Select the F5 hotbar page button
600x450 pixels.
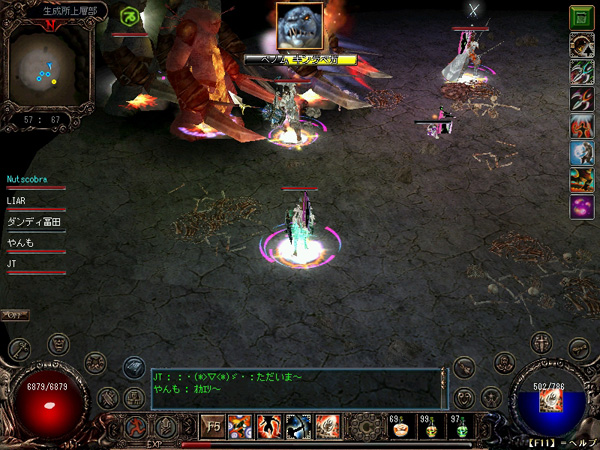point(213,428)
